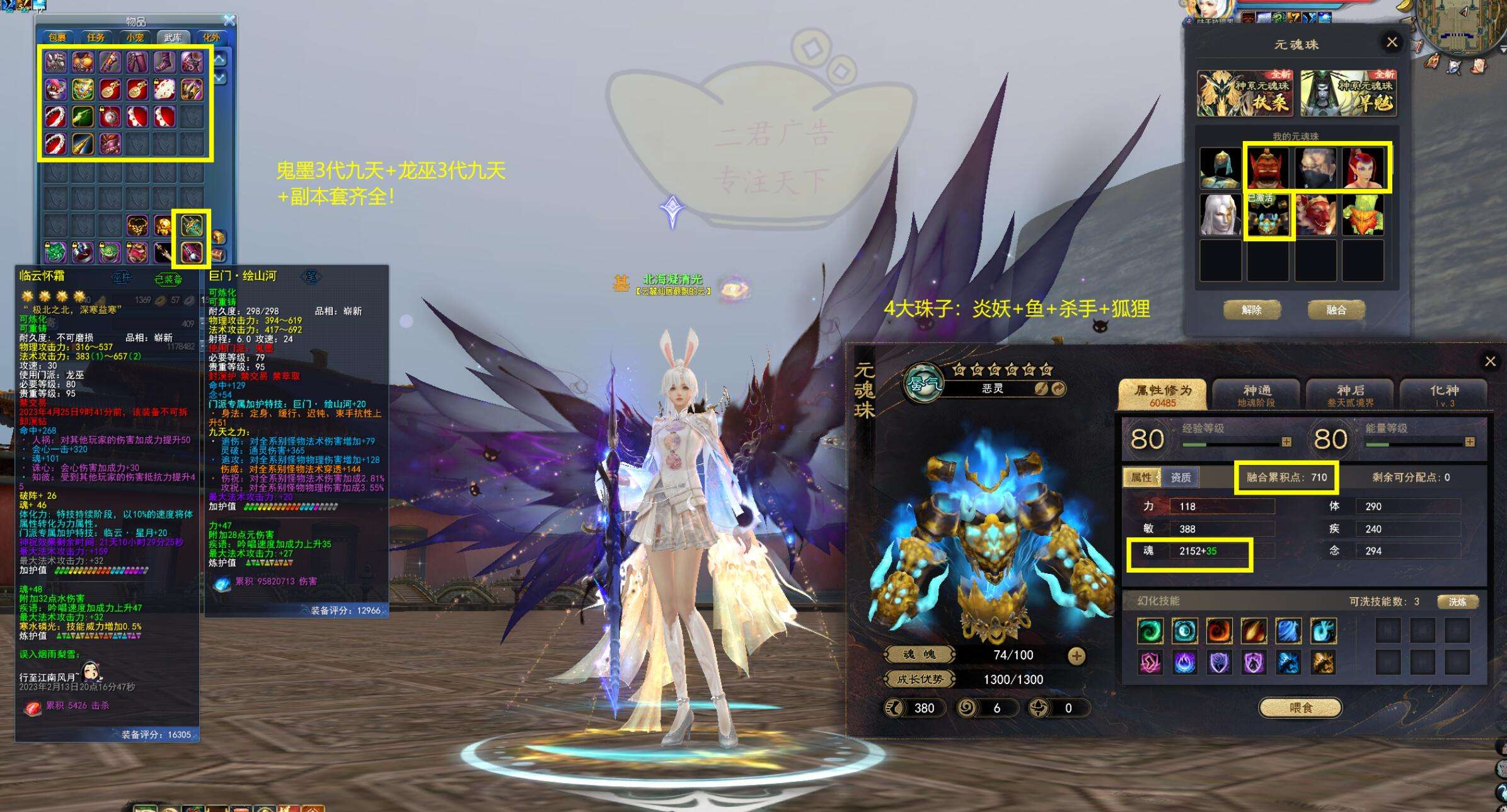Close the 物品 inventory window

click(229, 21)
